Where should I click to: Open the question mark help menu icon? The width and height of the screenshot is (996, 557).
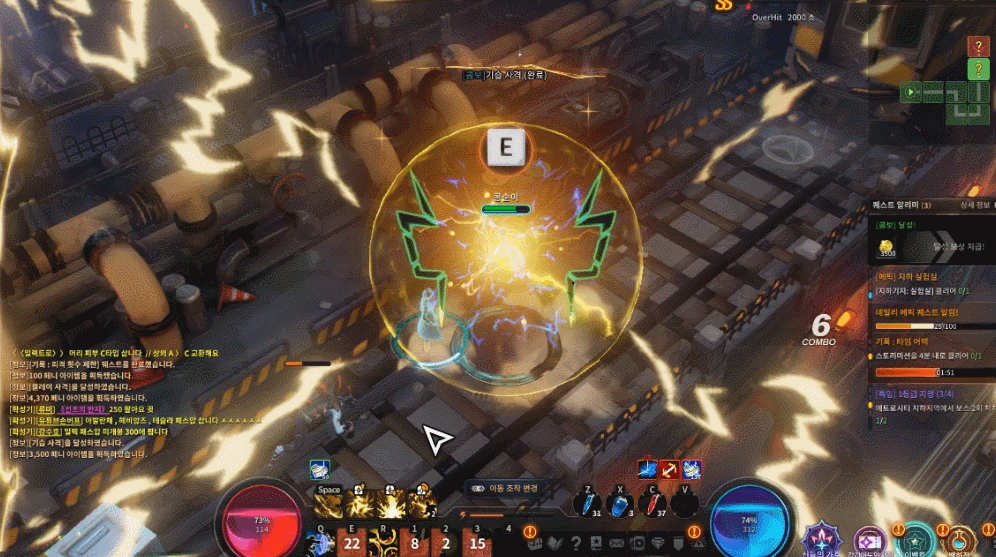[575, 543]
